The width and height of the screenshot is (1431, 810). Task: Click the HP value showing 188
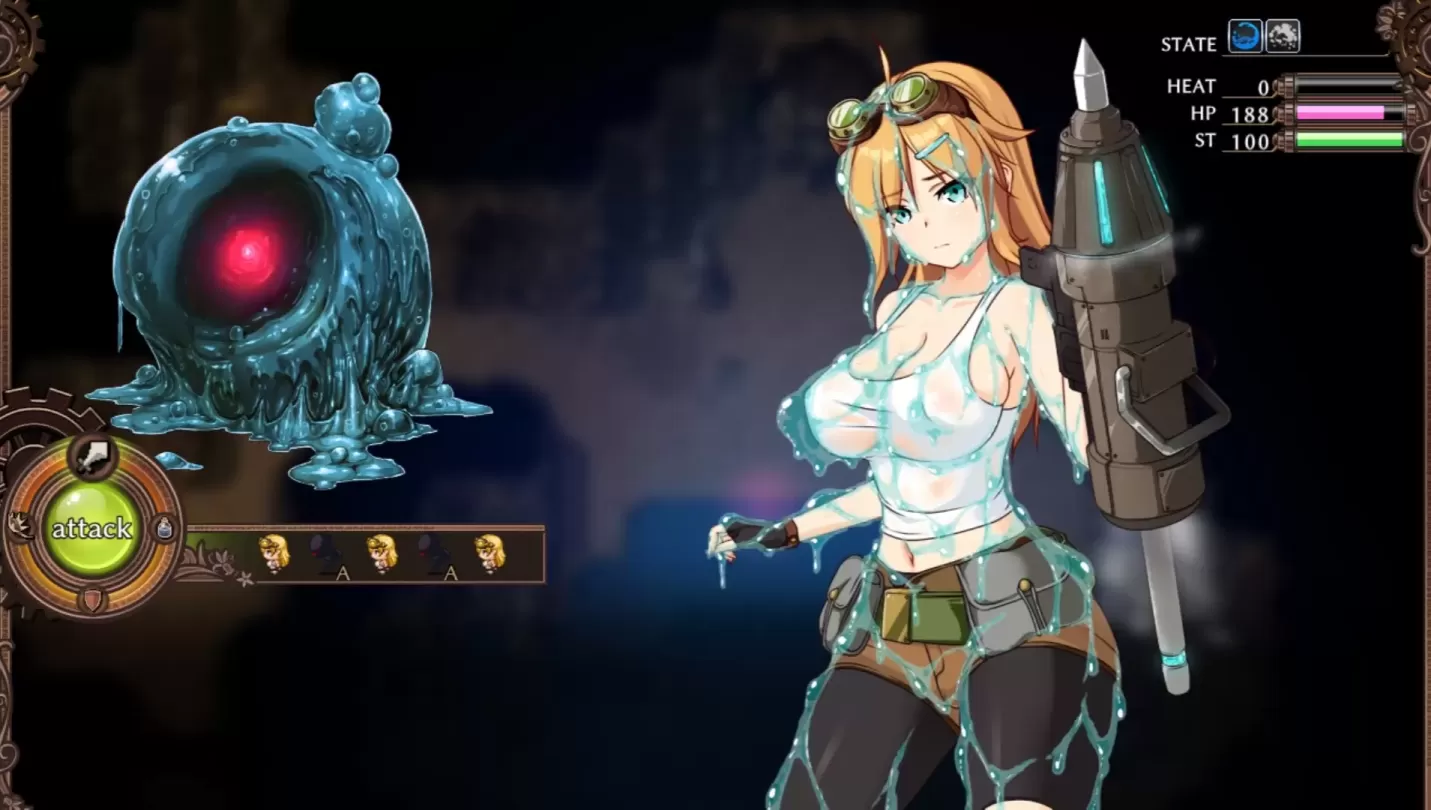pos(1253,114)
